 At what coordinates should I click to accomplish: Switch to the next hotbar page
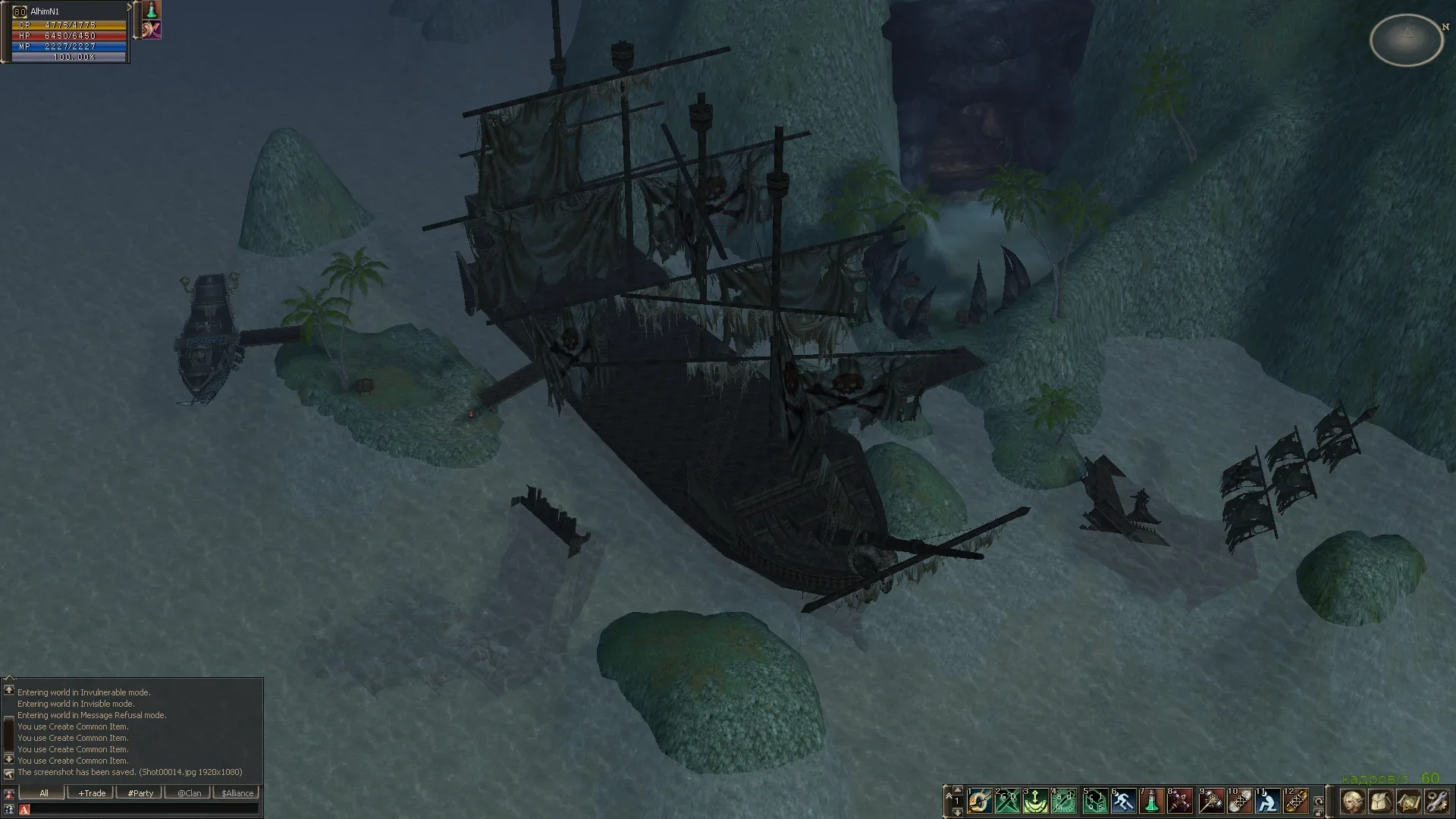coord(957,812)
